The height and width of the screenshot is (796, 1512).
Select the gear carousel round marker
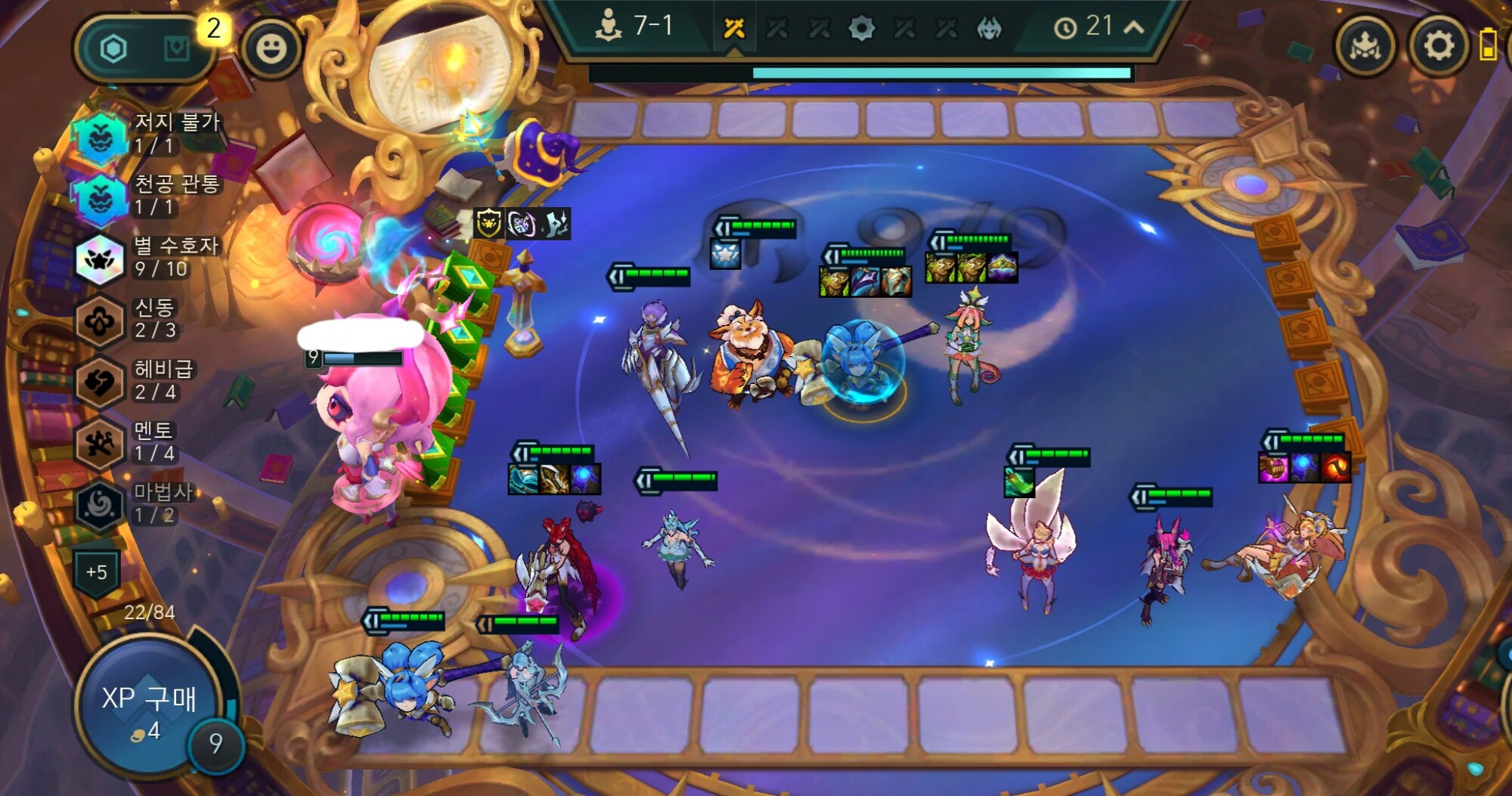click(x=861, y=29)
